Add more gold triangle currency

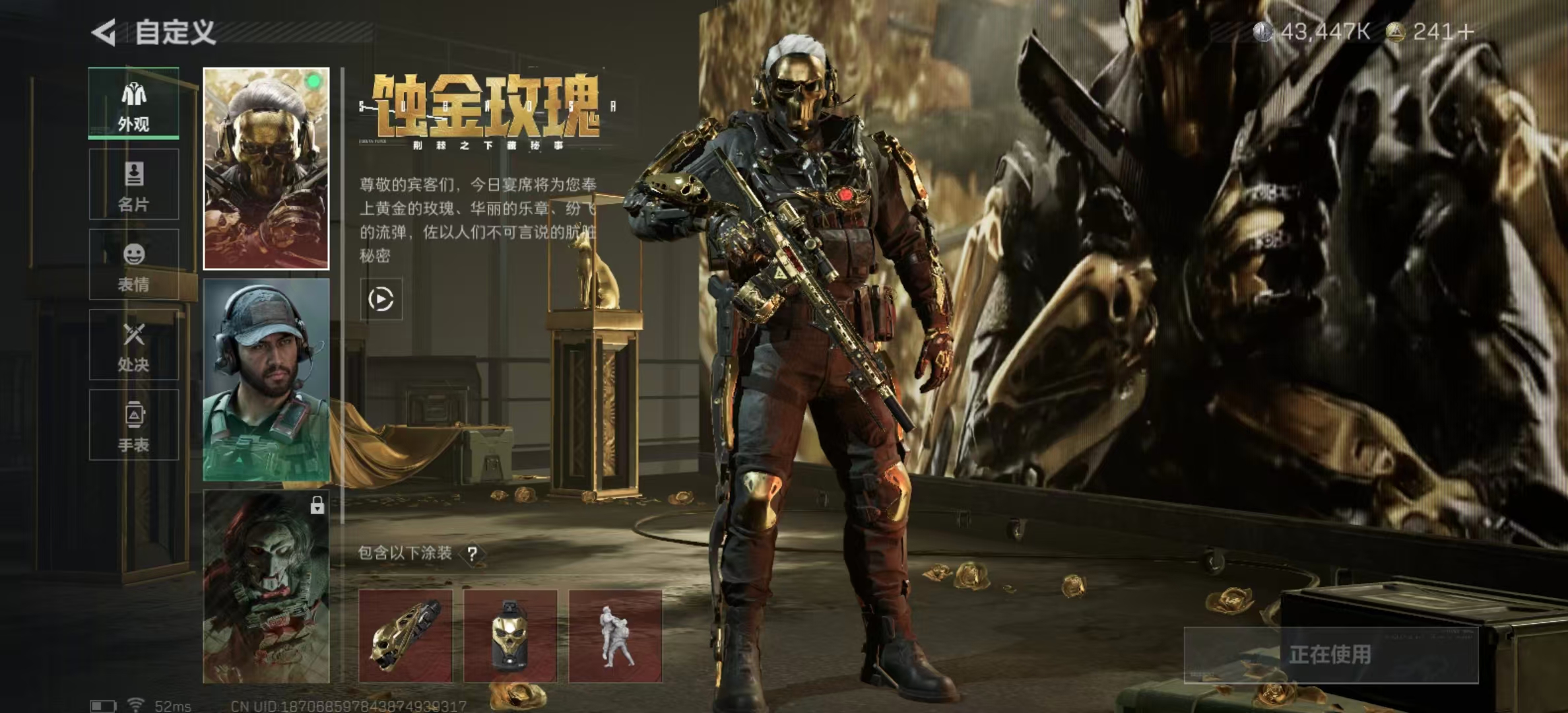[x=1466, y=32]
